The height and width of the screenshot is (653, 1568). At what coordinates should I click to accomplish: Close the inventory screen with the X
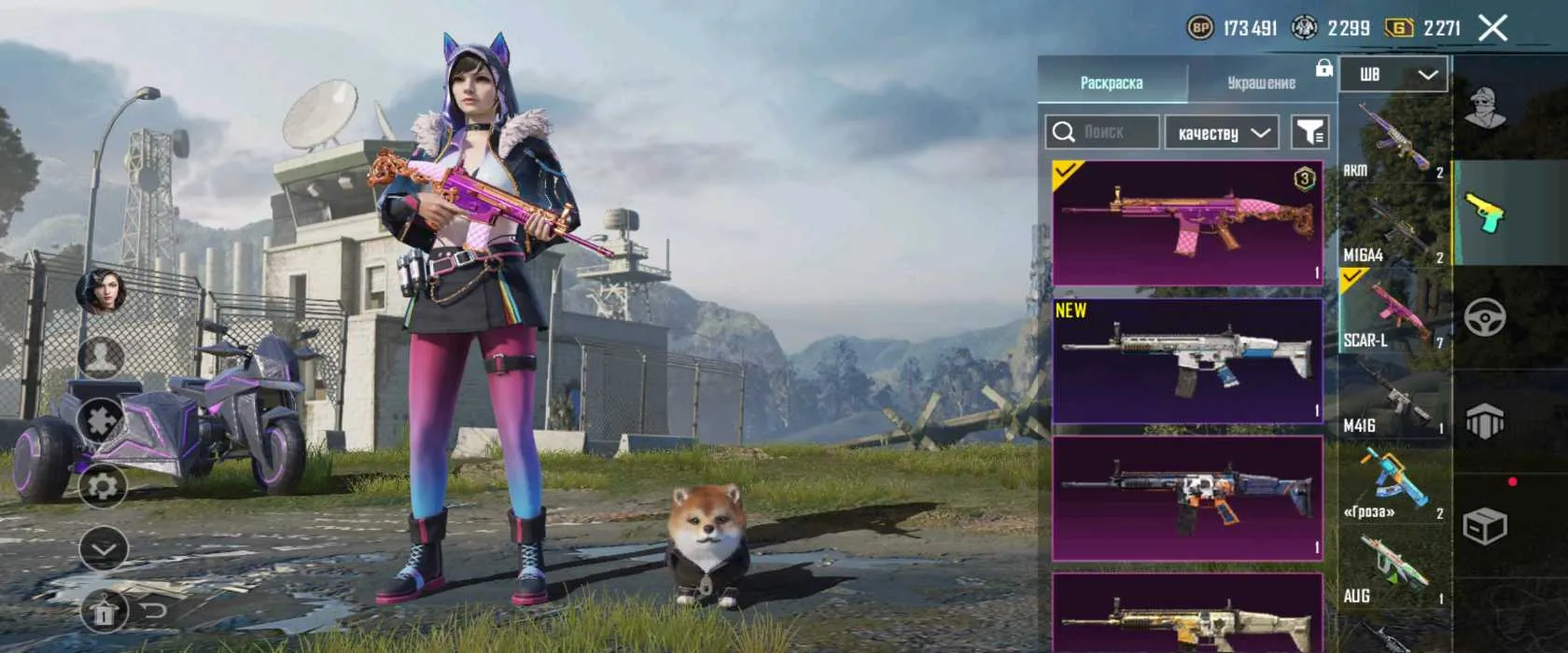pyautogui.click(x=1493, y=28)
